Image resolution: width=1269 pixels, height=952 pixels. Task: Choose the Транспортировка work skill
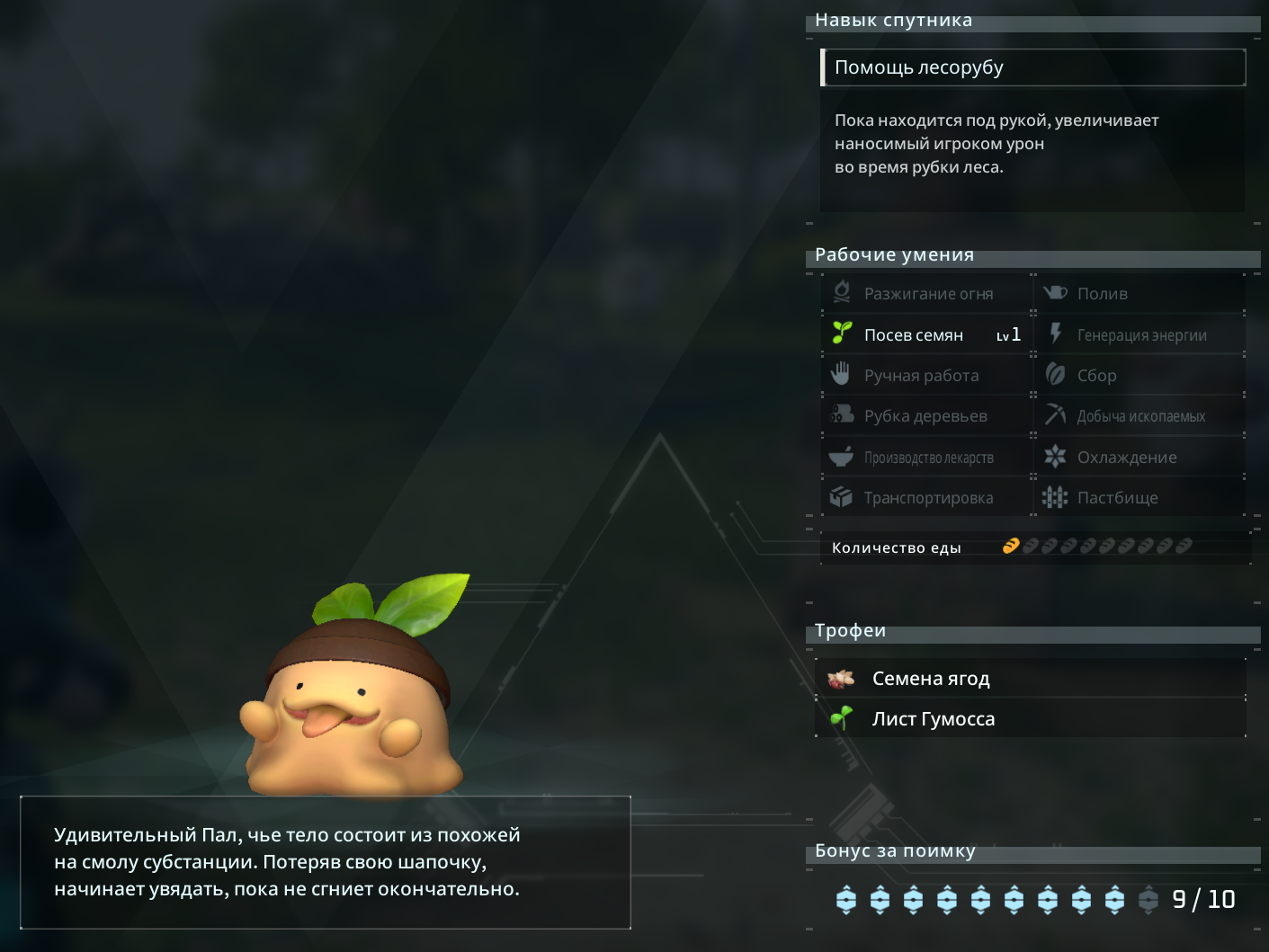point(926,497)
